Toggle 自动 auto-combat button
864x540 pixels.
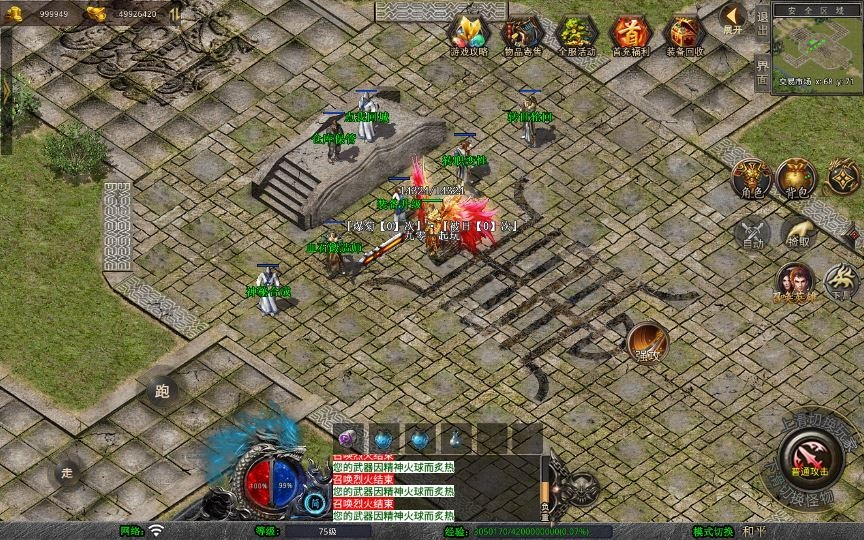tap(752, 233)
